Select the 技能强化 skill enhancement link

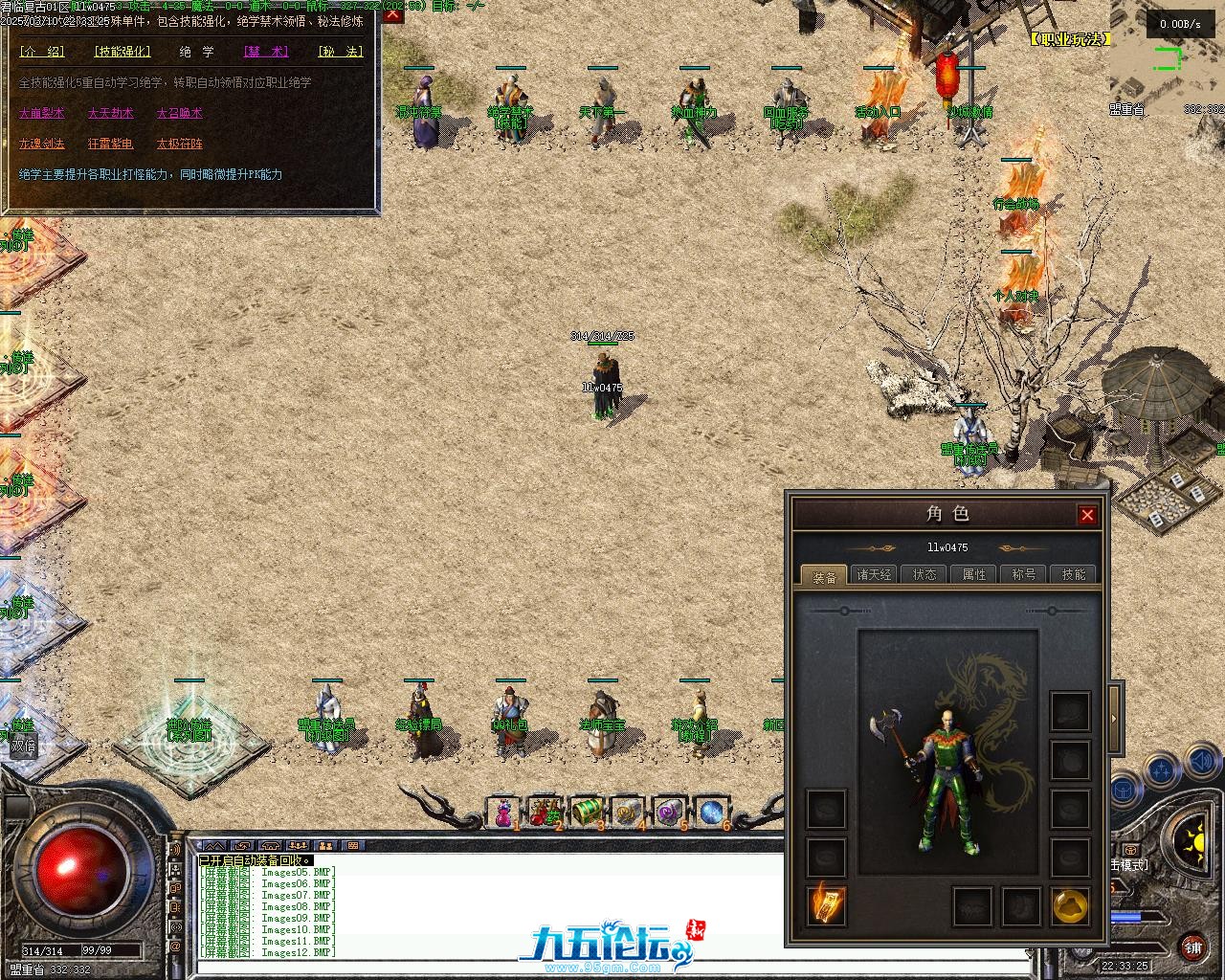[x=122, y=52]
